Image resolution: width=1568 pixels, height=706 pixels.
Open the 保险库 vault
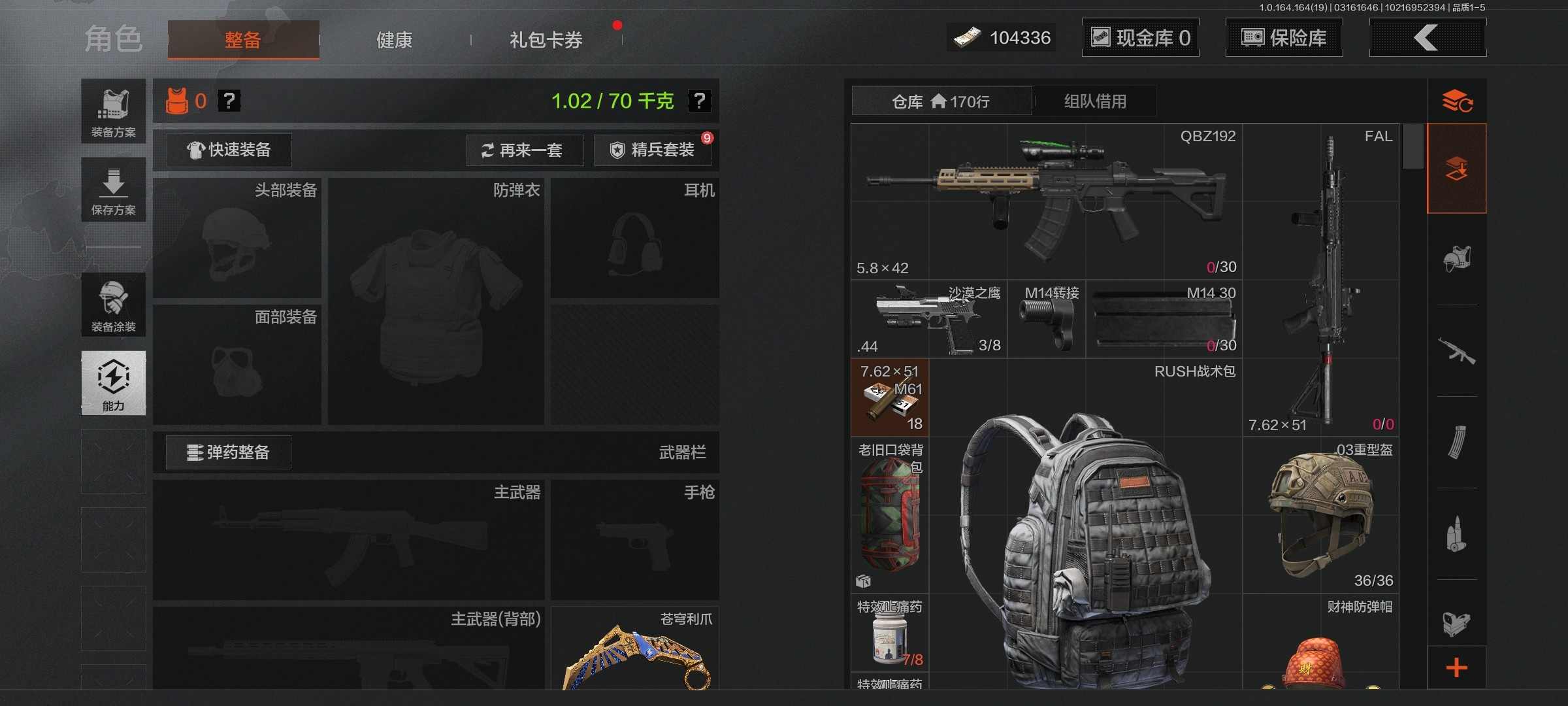(x=1283, y=37)
